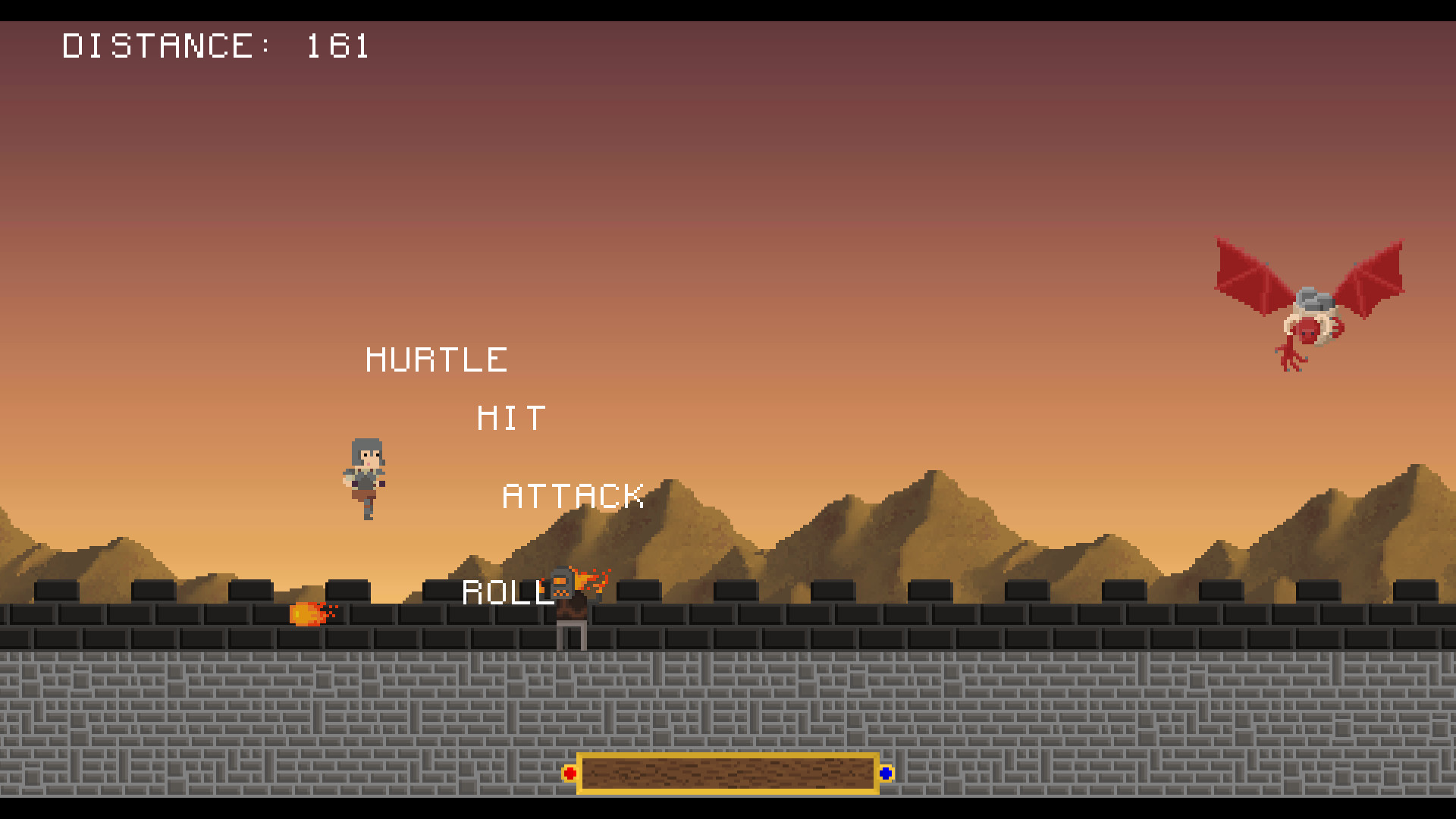The width and height of the screenshot is (1456, 819).
Task: Toggle the blue orb on the progress bar
Action: pyautogui.click(x=886, y=773)
